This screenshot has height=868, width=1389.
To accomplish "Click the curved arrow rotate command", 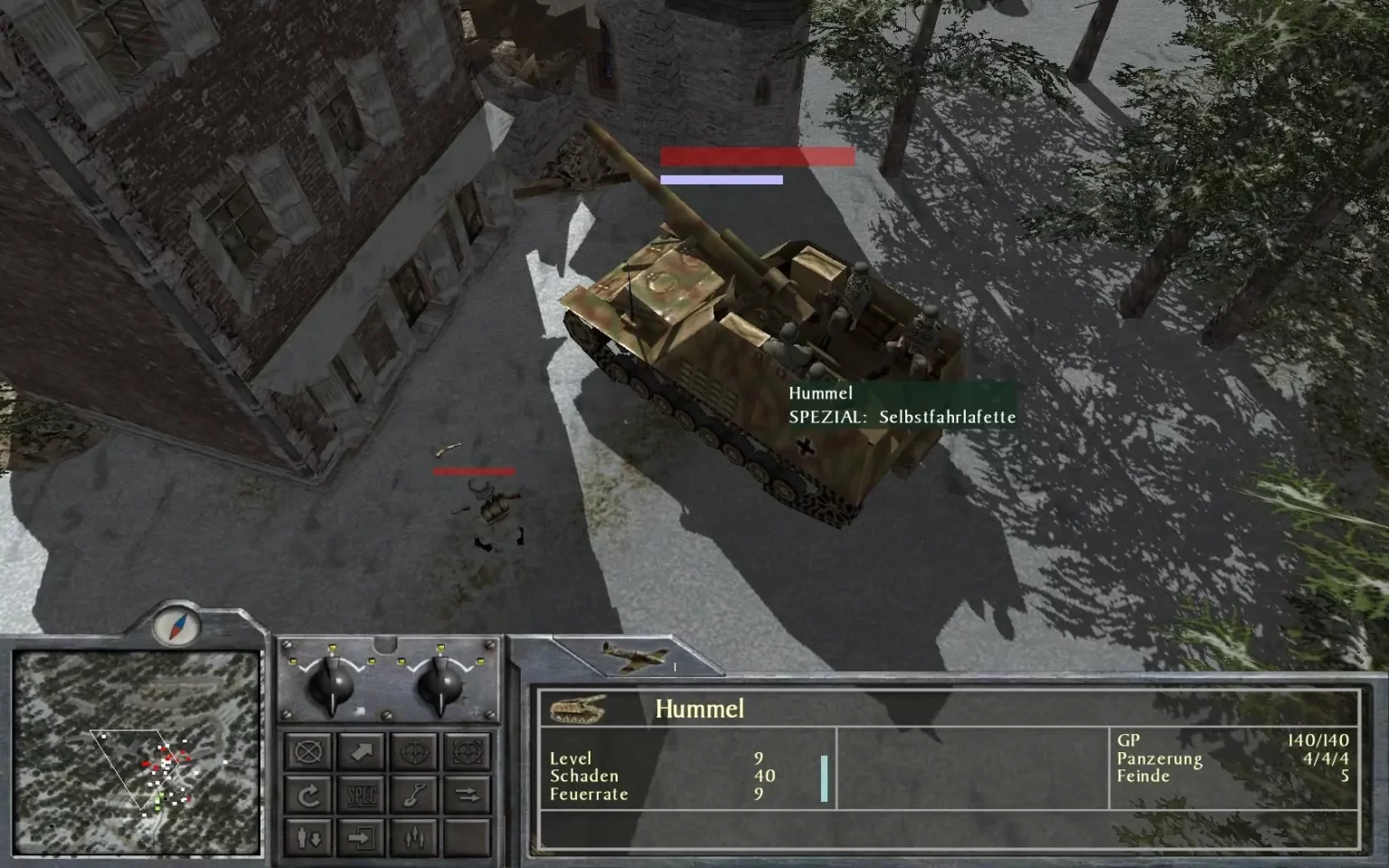I will (x=308, y=795).
